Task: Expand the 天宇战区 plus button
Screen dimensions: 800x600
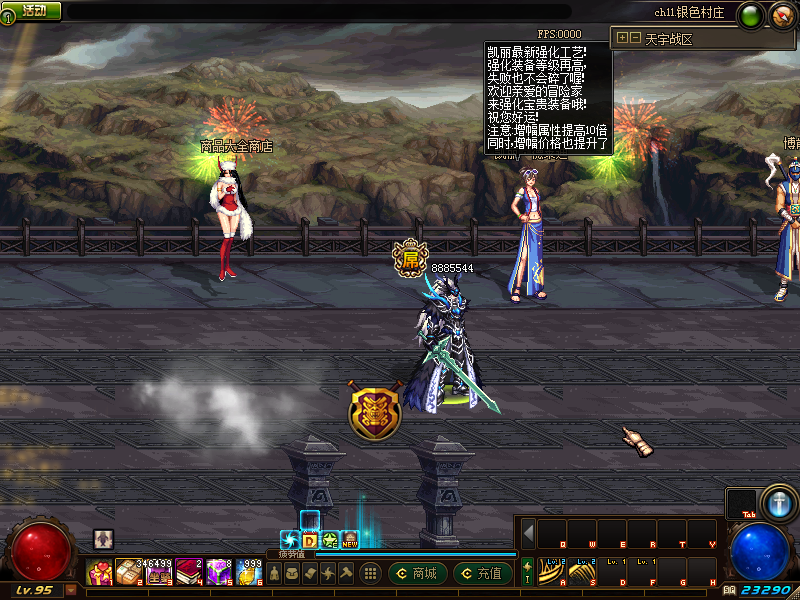Action: pos(623,38)
